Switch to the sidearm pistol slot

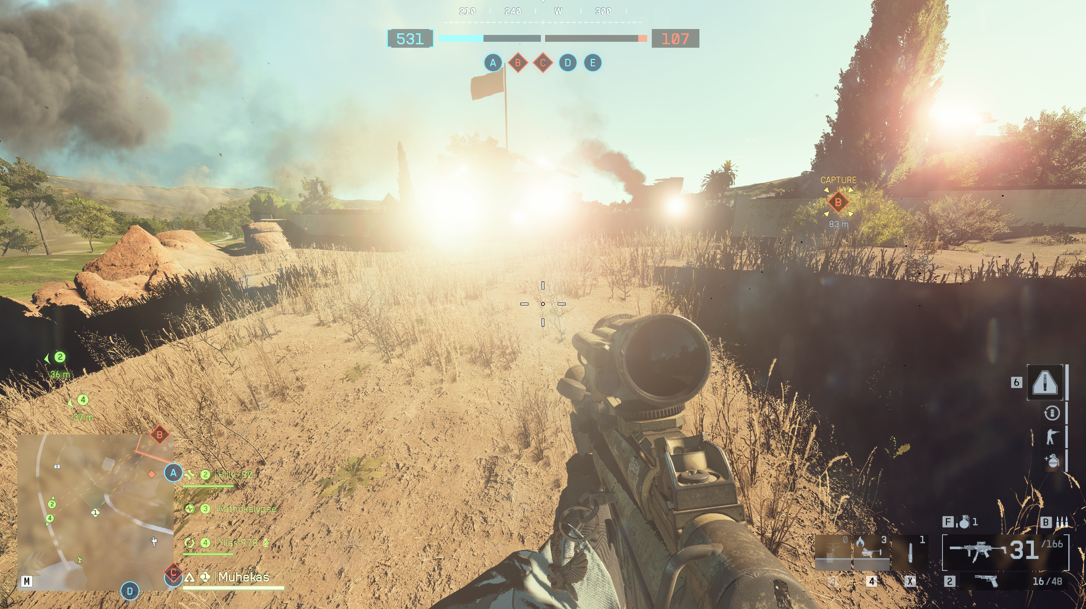[x=986, y=581]
